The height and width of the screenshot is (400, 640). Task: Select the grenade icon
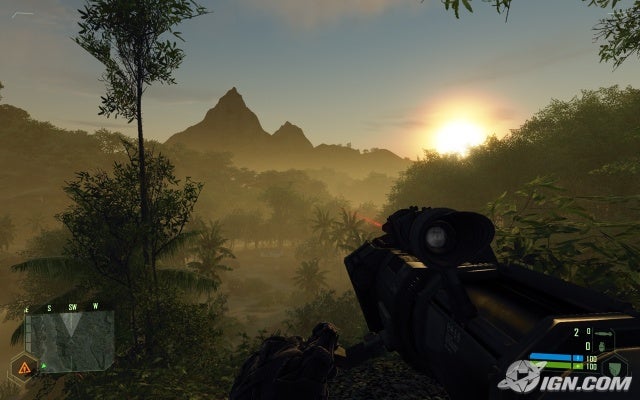pyautogui.click(x=604, y=345)
